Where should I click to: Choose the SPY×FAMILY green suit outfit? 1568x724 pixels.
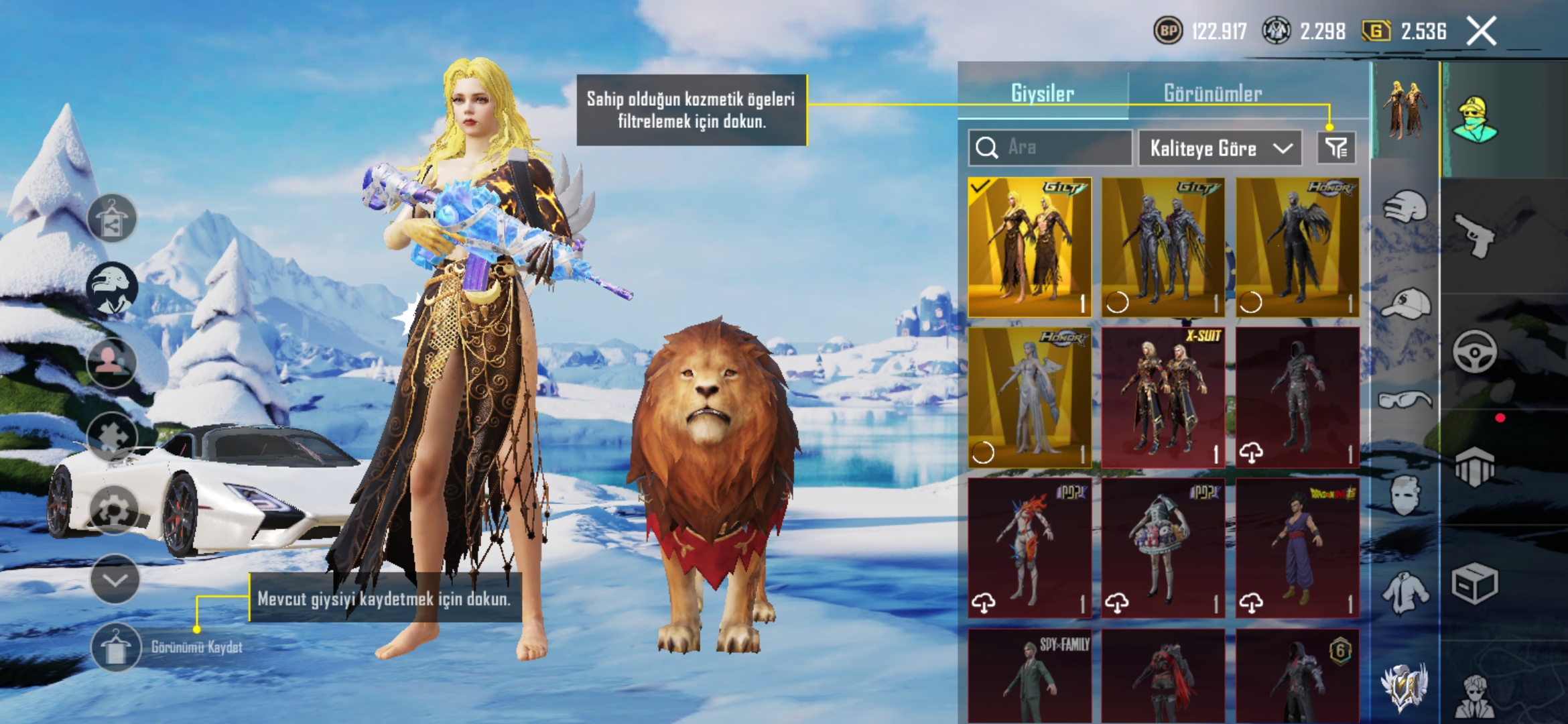(x=1030, y=676)
